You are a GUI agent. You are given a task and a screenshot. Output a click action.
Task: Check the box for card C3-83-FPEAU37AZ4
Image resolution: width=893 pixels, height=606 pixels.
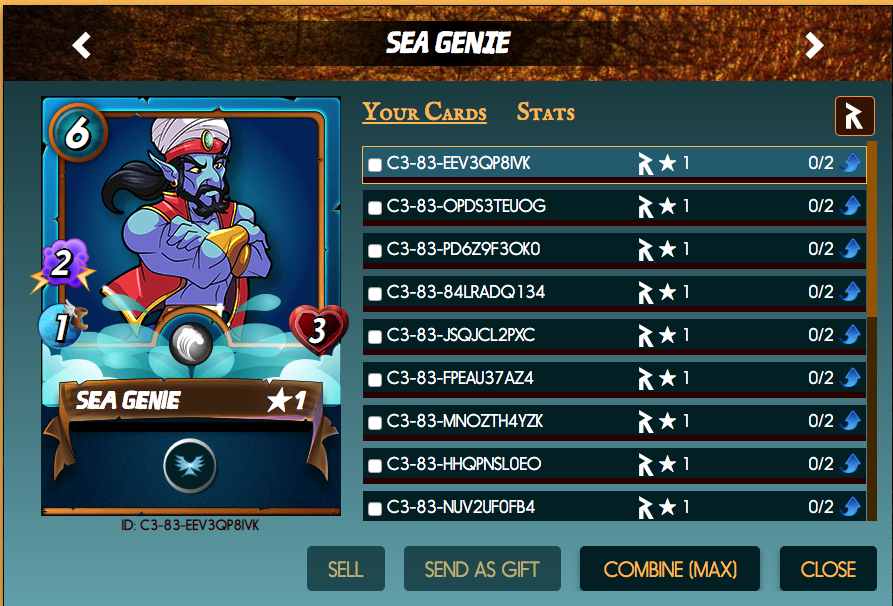click(x=375, y=380)
